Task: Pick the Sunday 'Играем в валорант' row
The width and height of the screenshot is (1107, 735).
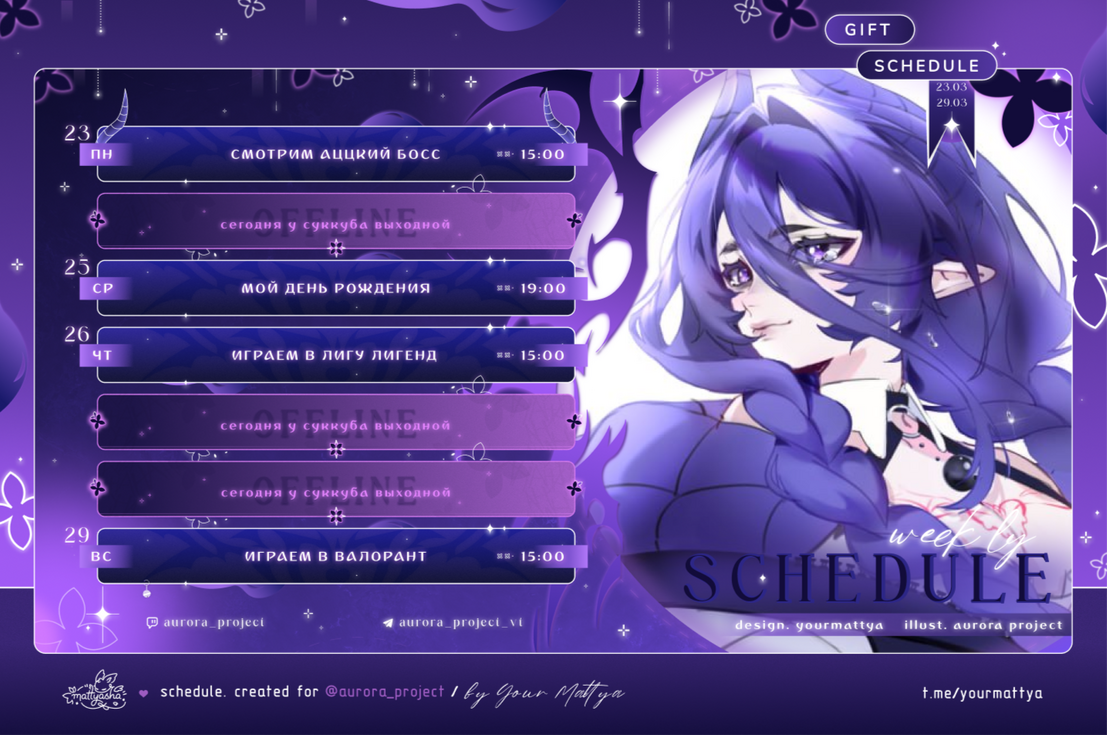Action: [x=336, y=556]
